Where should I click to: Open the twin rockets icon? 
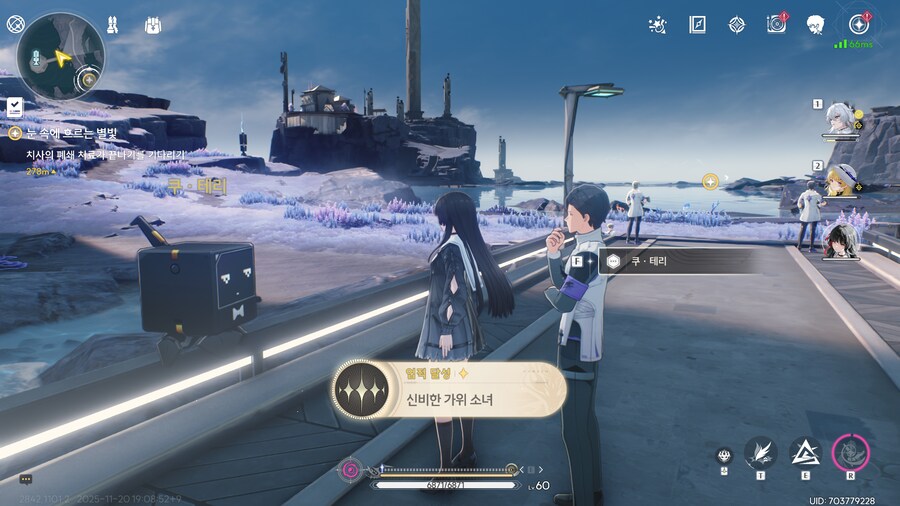(x=115, y=24)
